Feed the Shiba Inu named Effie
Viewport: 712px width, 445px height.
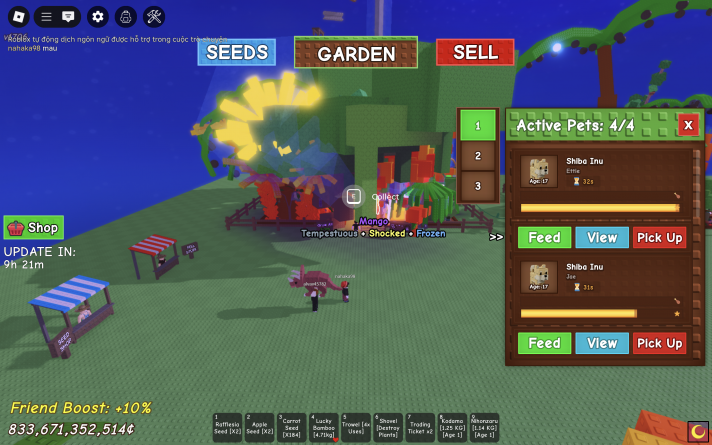544,237
